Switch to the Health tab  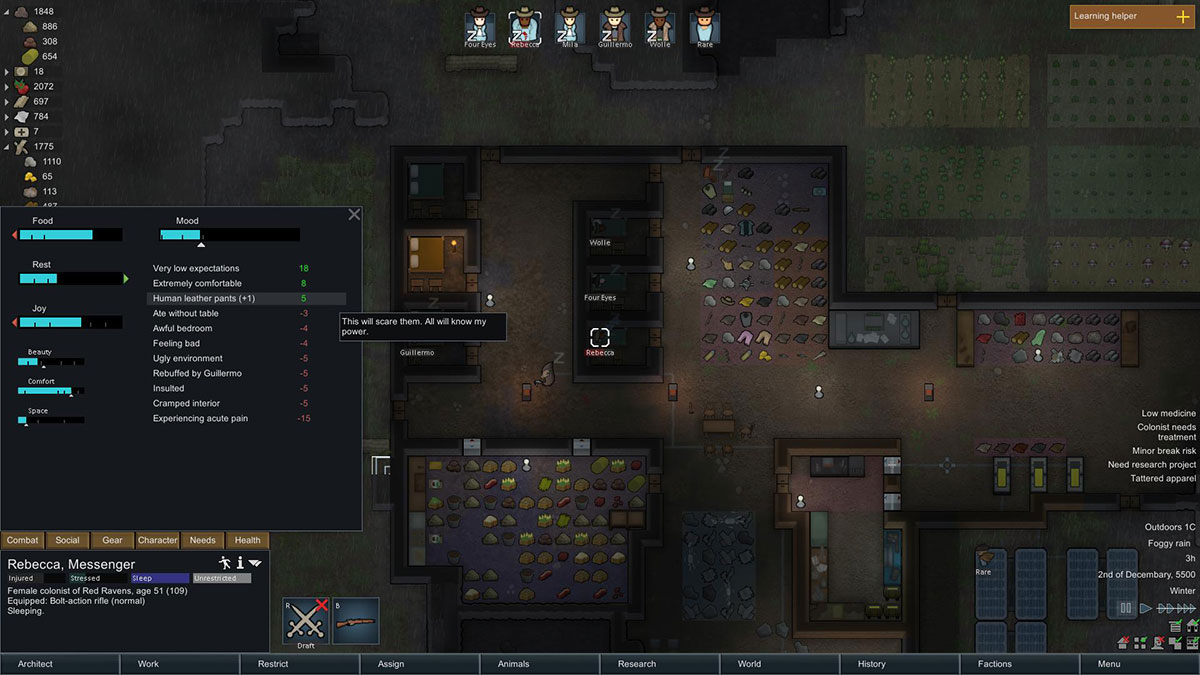pyautogui.click(x=248, y=540)
